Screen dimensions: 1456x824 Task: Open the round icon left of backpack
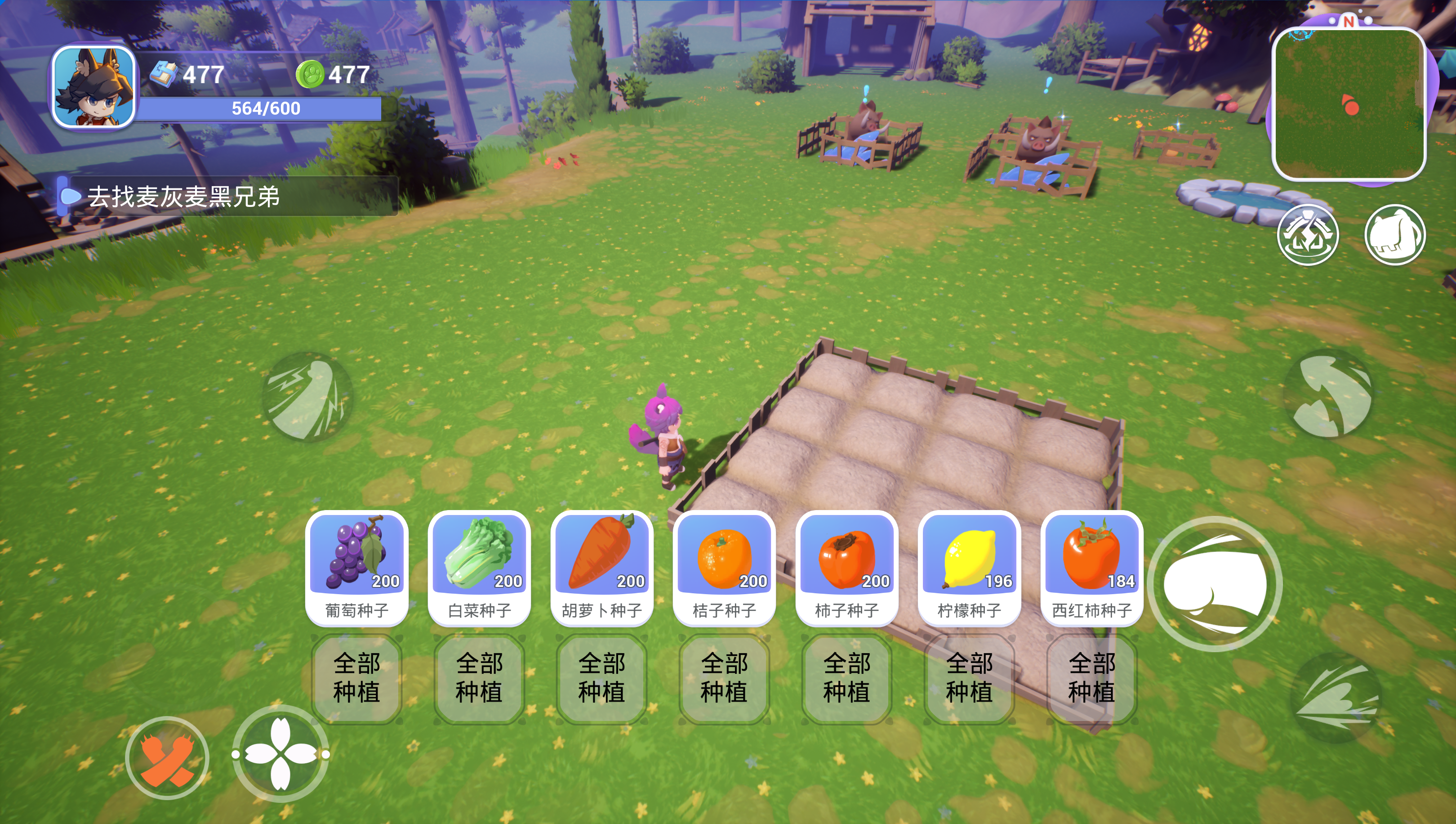(x=1307, y=234)
